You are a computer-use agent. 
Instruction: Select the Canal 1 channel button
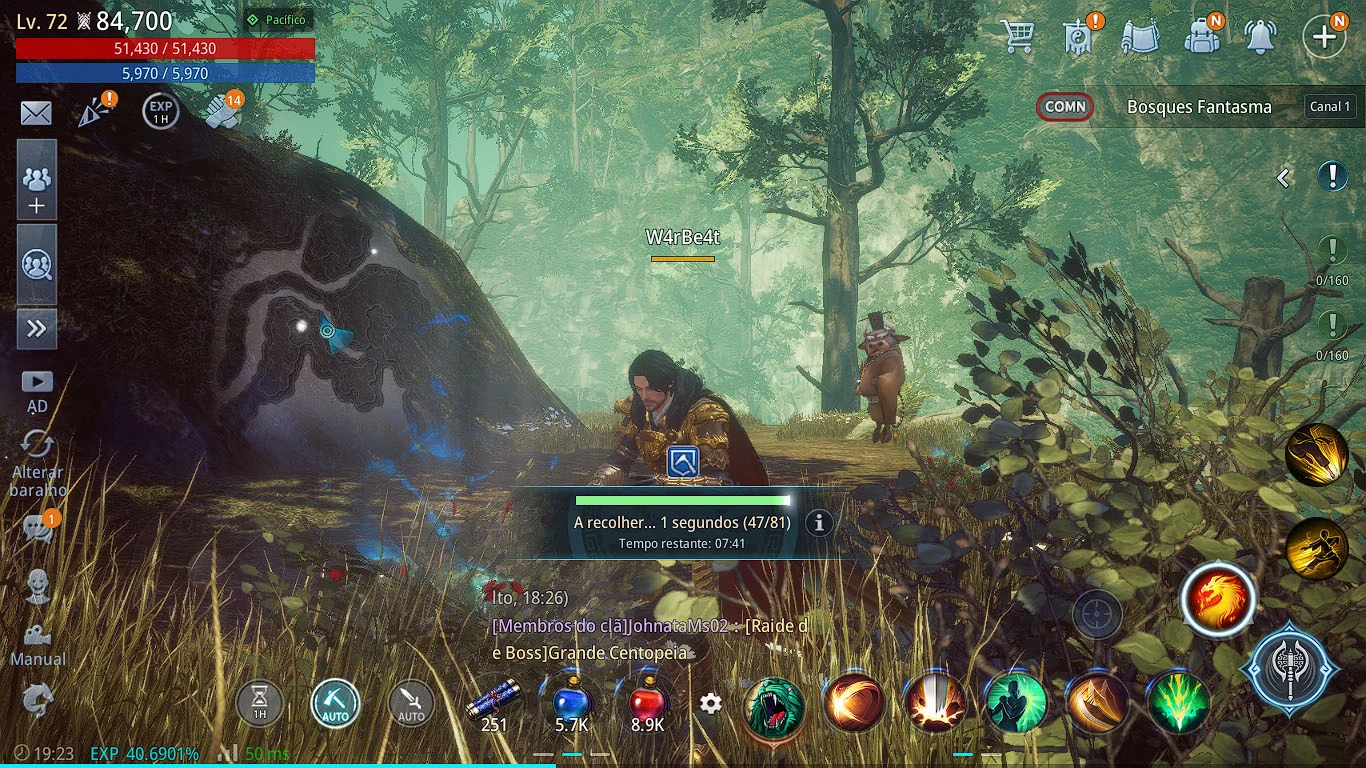(x=1330, y=107)
